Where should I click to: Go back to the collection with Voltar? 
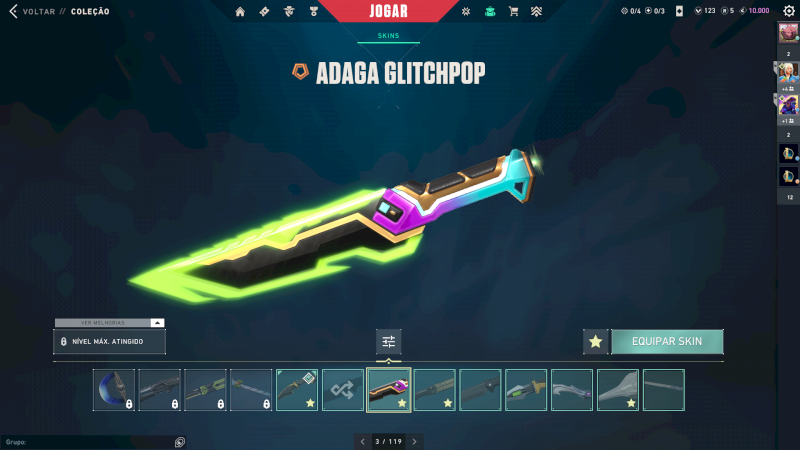pyautogui.click(x=30, y=11)
